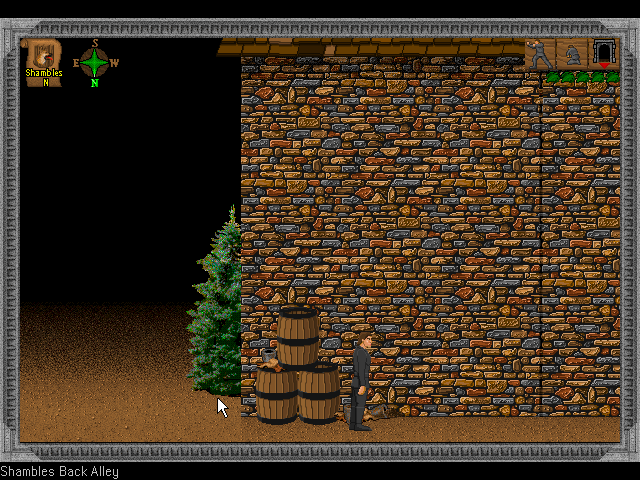
Task: Select the green compass rose
Action: point(94,62)
